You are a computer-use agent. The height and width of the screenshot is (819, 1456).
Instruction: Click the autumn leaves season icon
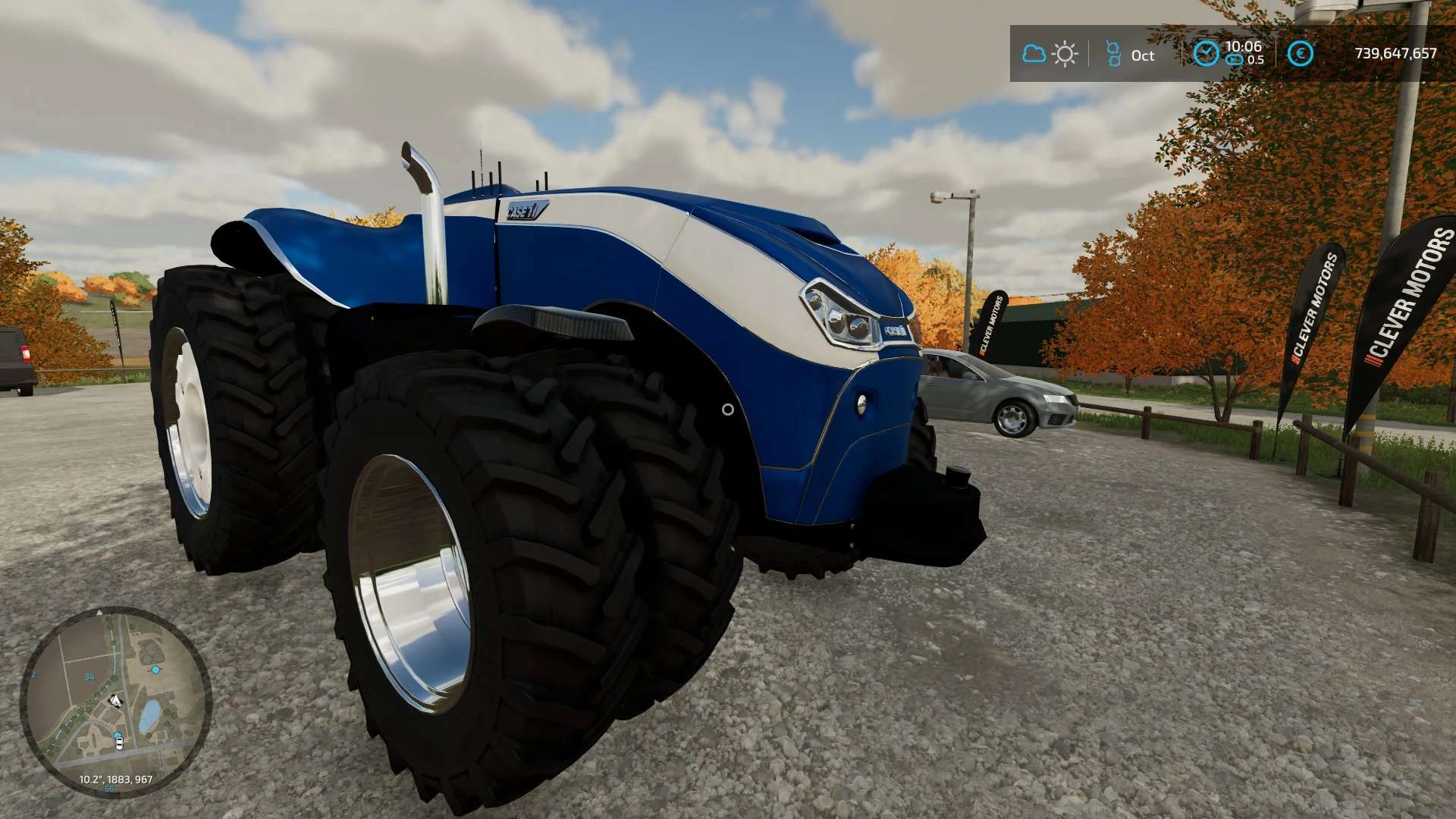(x=1112, y=54)
